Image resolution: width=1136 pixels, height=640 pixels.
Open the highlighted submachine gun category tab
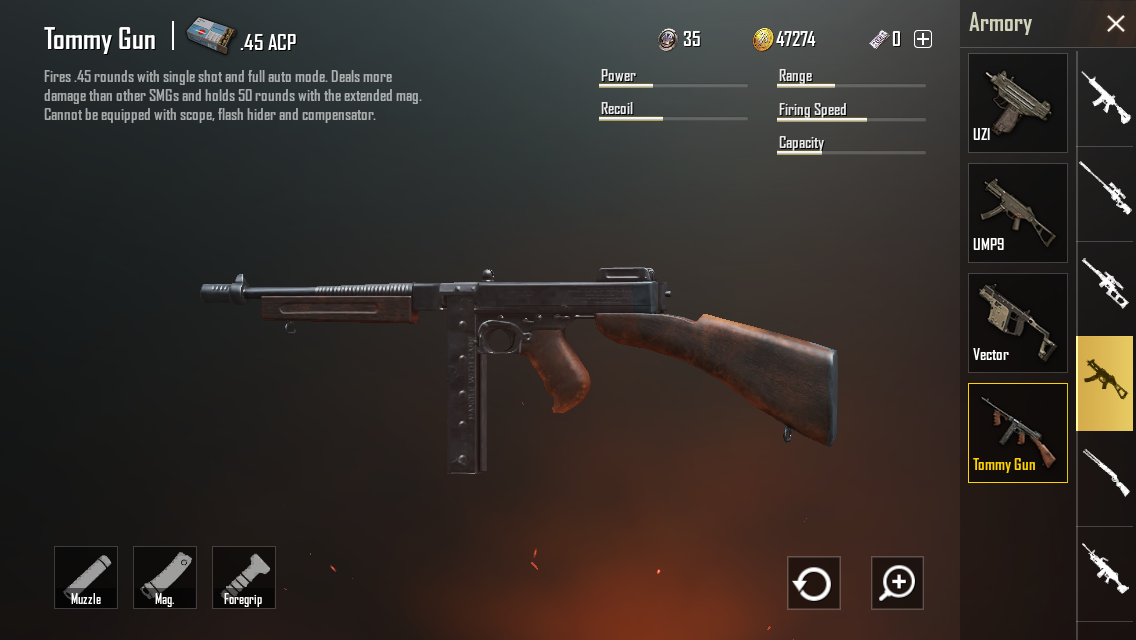click(1105, 383)
